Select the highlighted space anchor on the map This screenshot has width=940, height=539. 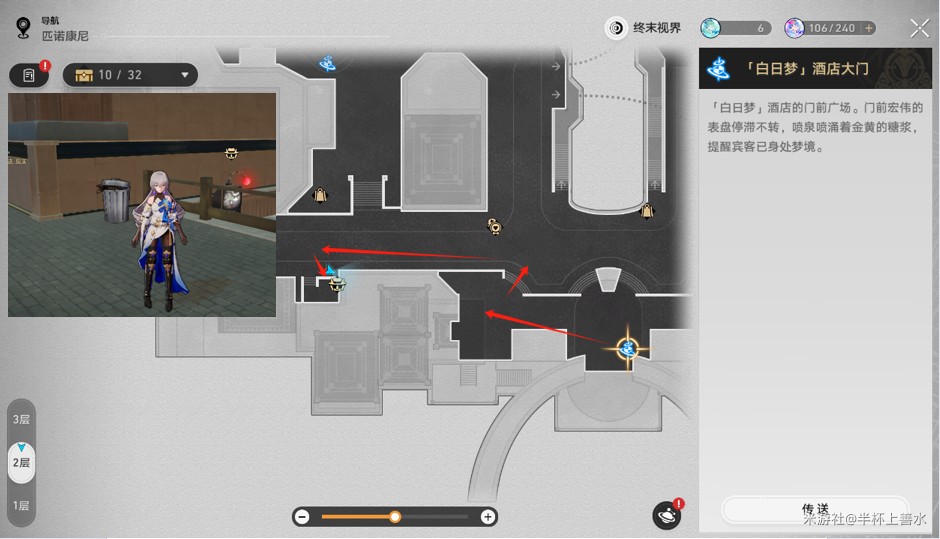pos(628,347)
